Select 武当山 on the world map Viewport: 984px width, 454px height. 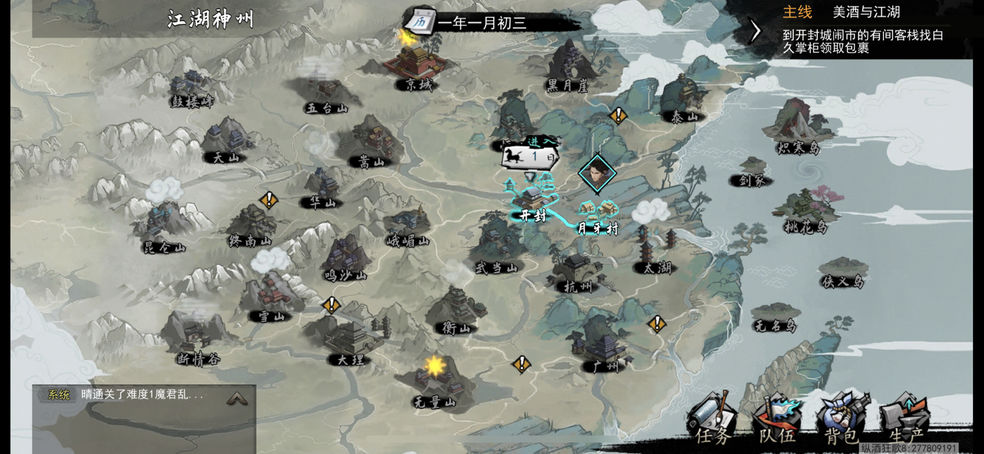tap(496, 245)
